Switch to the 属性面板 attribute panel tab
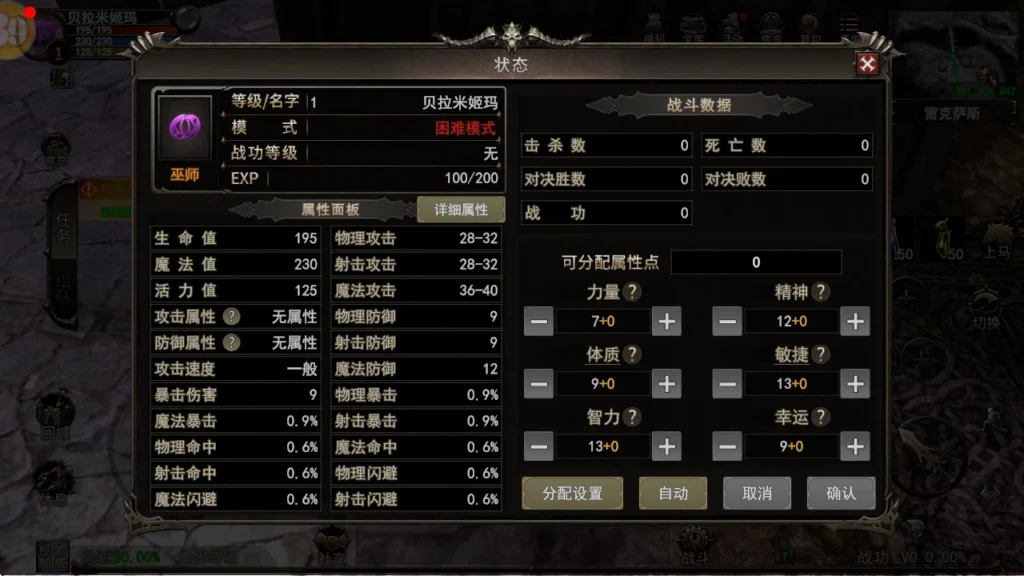 (x=330, y=210)
